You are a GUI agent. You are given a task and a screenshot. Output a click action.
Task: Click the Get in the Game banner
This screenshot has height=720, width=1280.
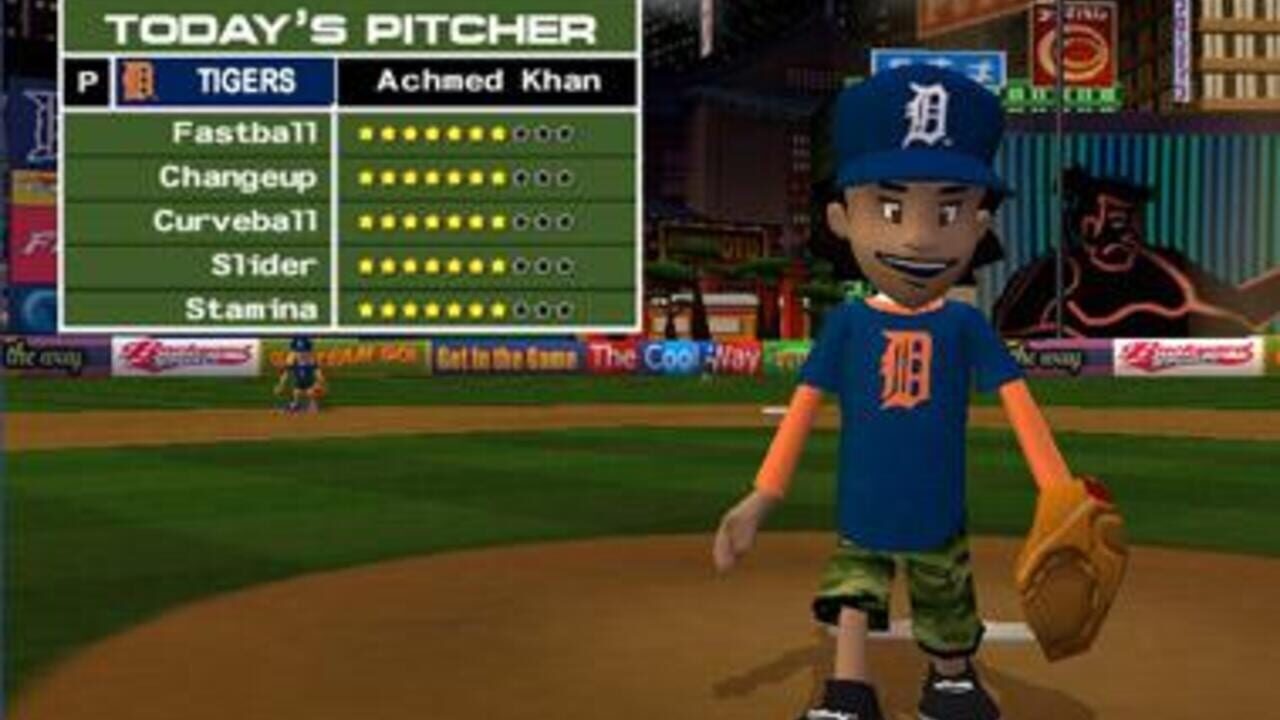click(x=503, y=355)
